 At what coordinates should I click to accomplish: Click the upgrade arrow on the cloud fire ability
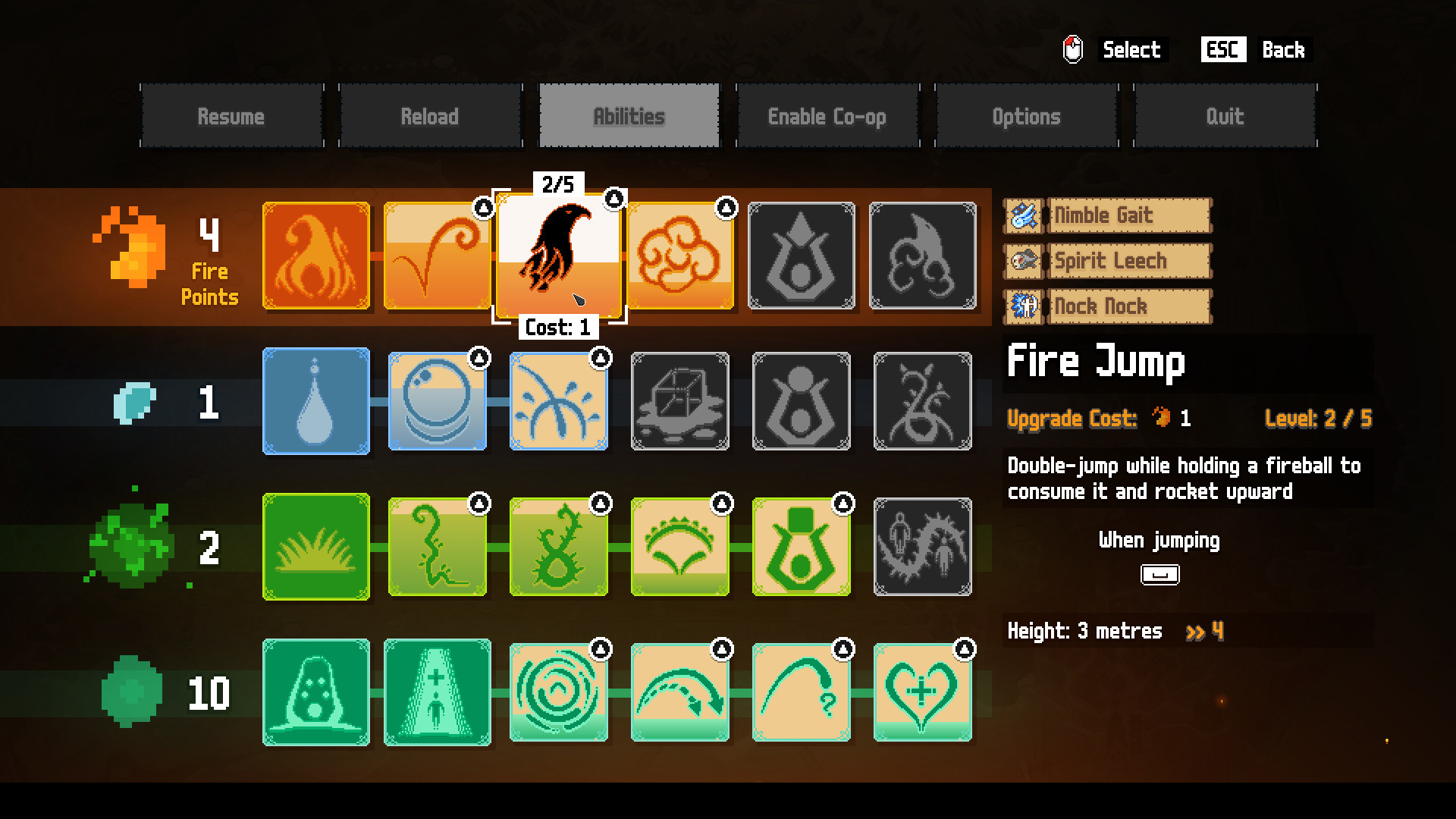726,206
